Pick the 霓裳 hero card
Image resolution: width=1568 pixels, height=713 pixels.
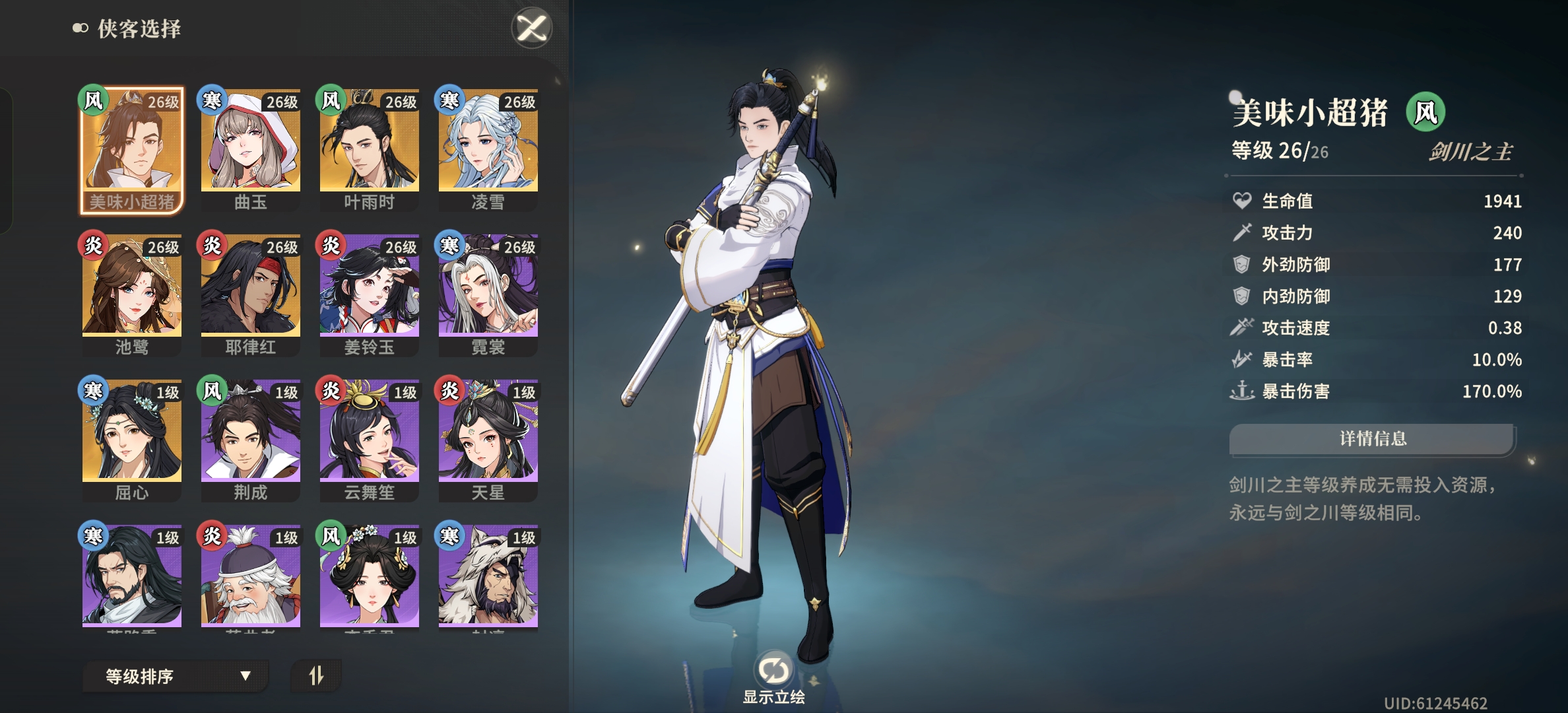coord(488,294)
